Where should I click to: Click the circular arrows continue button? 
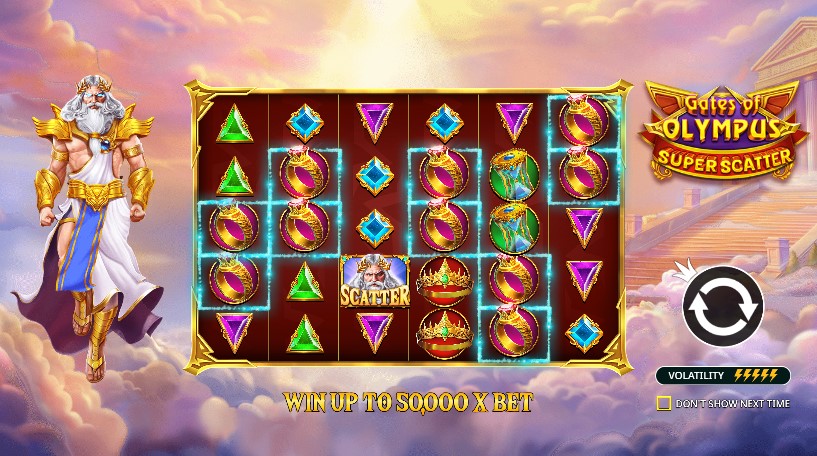722,307
